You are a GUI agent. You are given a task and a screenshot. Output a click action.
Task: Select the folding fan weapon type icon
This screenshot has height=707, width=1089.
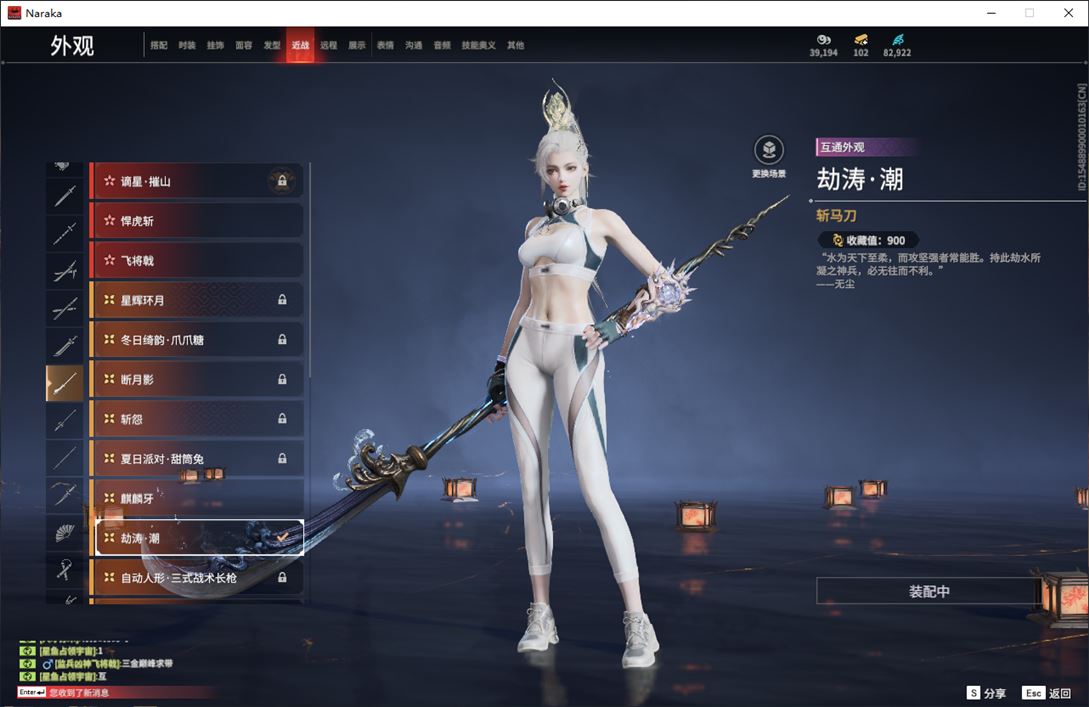tap(65, 533)
